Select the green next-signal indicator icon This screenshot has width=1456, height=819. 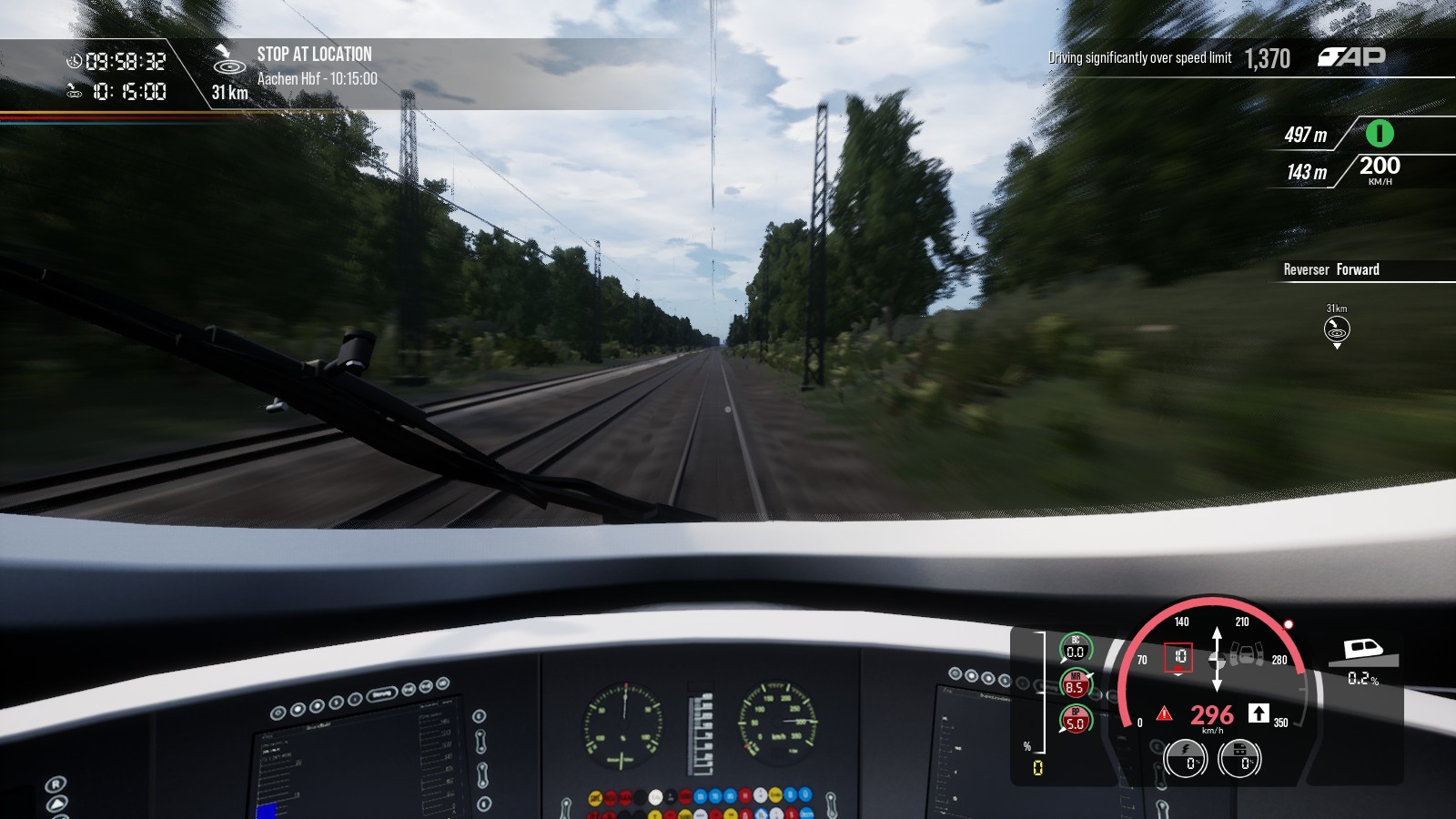click(1380, 134)
